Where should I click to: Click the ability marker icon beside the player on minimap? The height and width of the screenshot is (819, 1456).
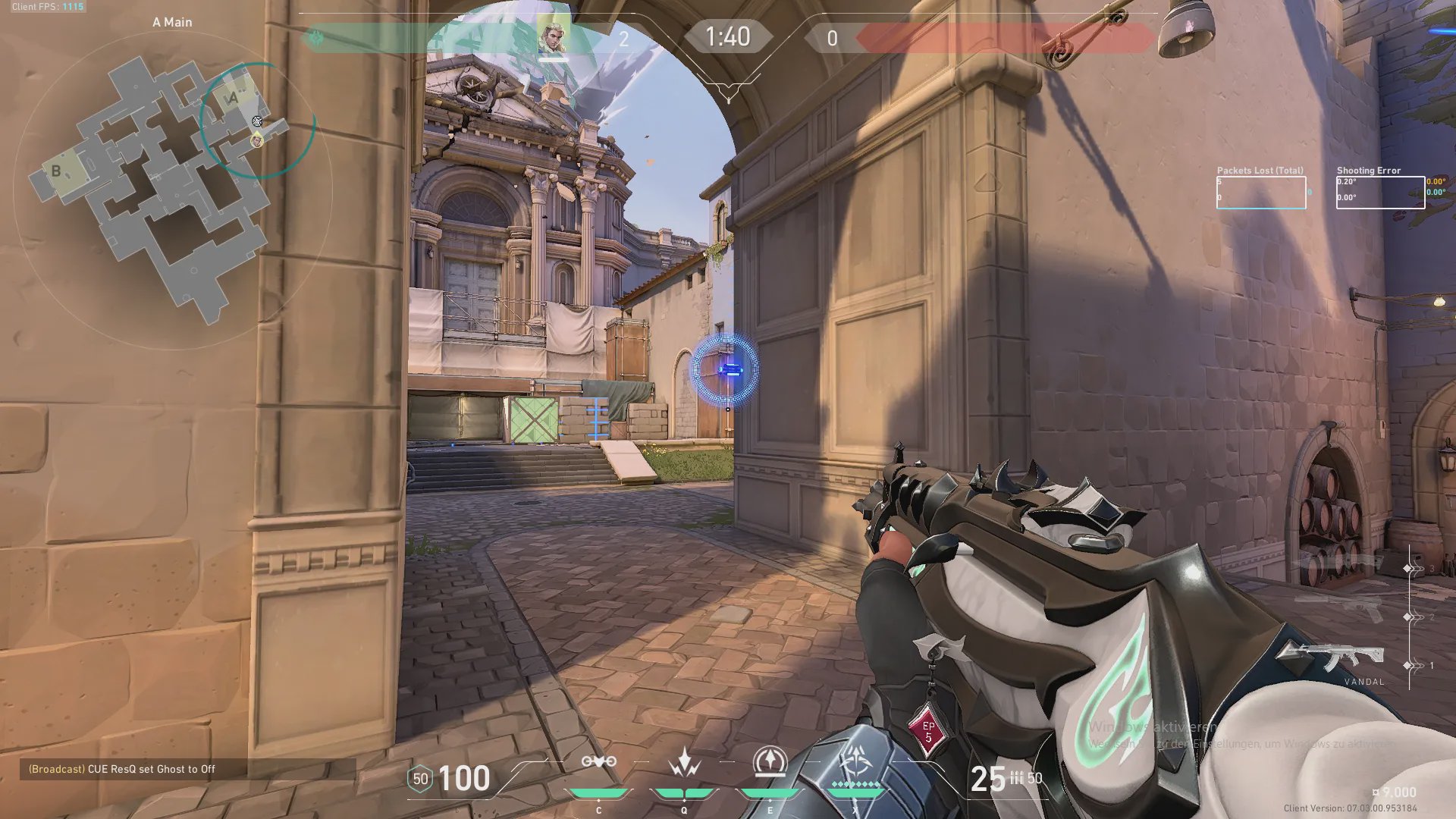coord(257,121)
